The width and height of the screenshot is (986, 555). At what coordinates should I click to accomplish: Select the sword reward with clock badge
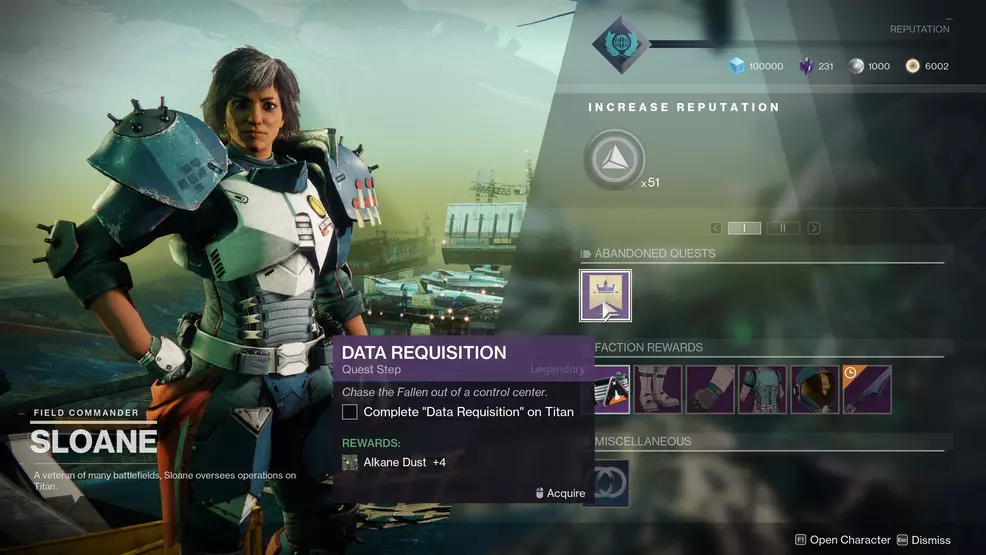[866, 389]
